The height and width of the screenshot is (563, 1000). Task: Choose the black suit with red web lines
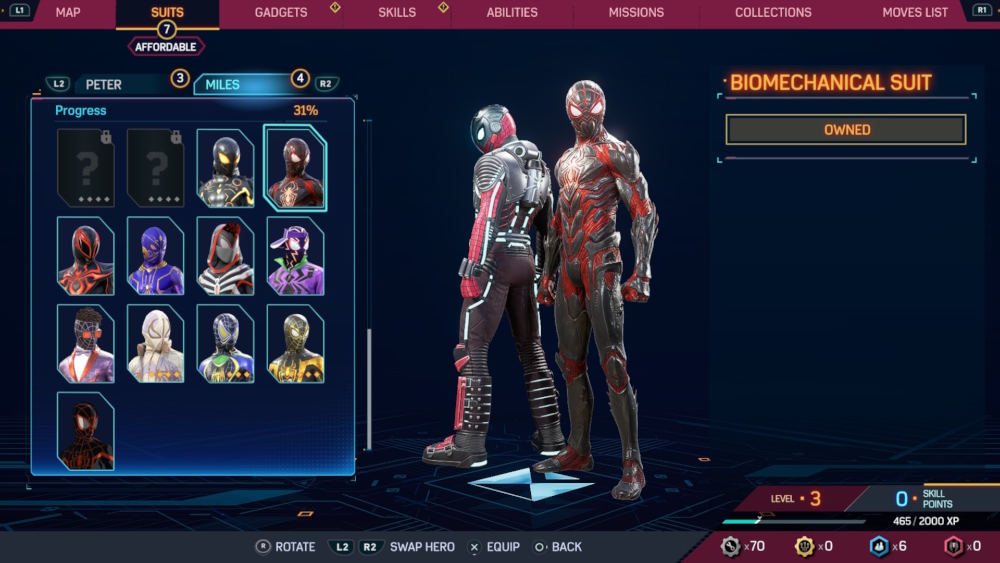click(x=85, y=431)
